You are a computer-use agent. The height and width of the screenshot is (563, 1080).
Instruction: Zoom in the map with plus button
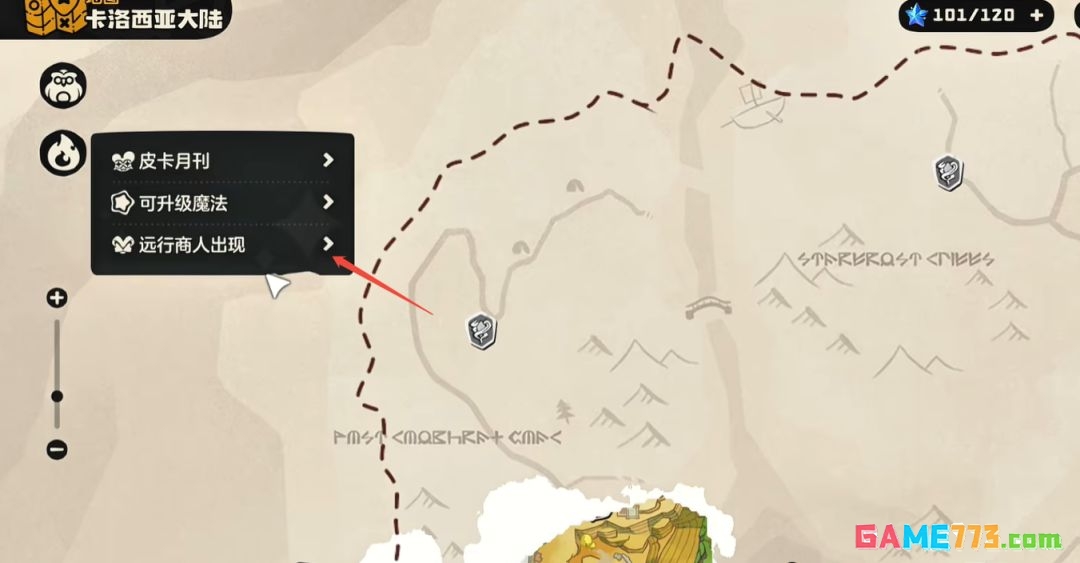click(x=57, y=298)
